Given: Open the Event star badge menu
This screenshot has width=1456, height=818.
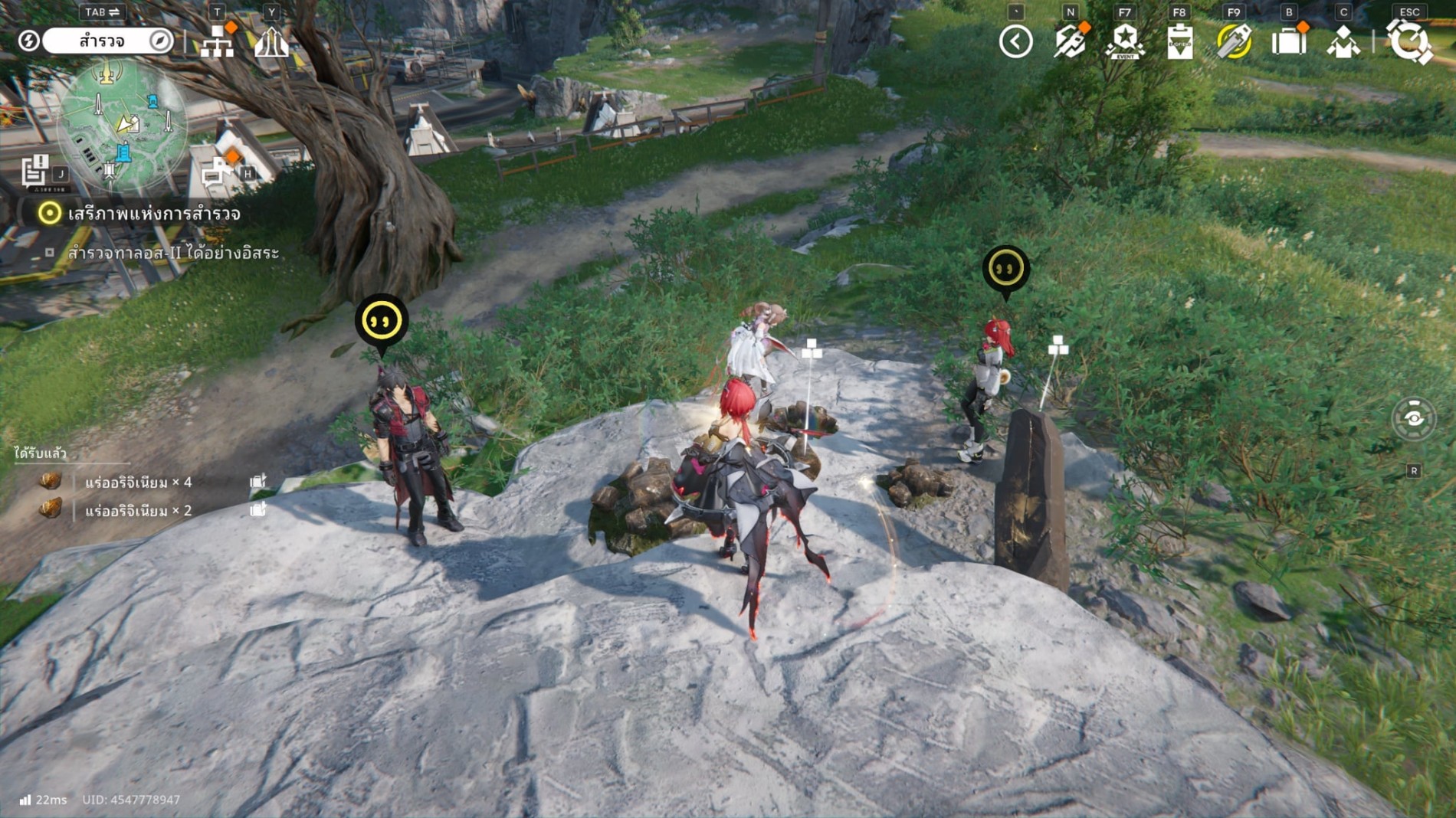Looking at the screenshot, I should tap(1124, 41).
